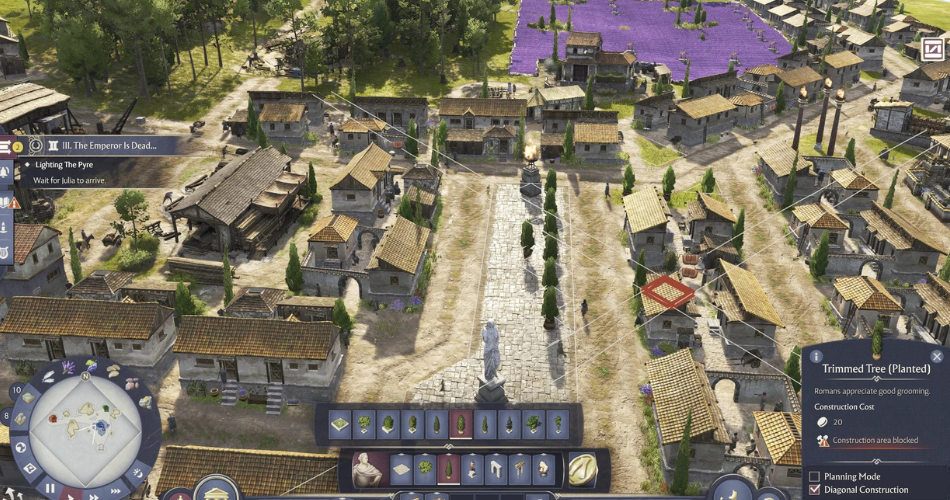
Task: Close the Trimmed Tree info panel
Action: 937,356
